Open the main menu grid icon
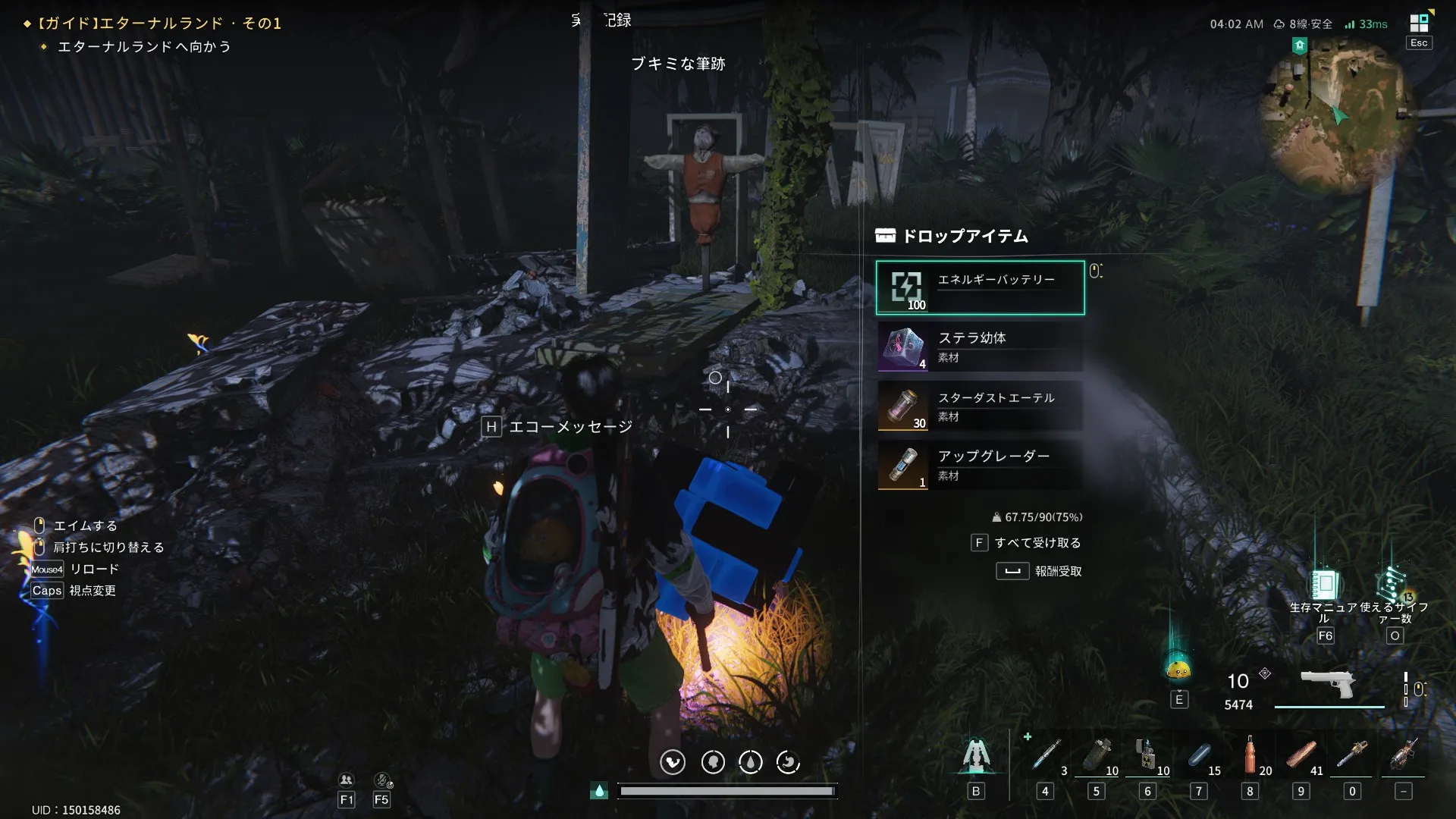Image resolution: width=1456 pixels, height=819 pixels. (x=1419, y=24)
